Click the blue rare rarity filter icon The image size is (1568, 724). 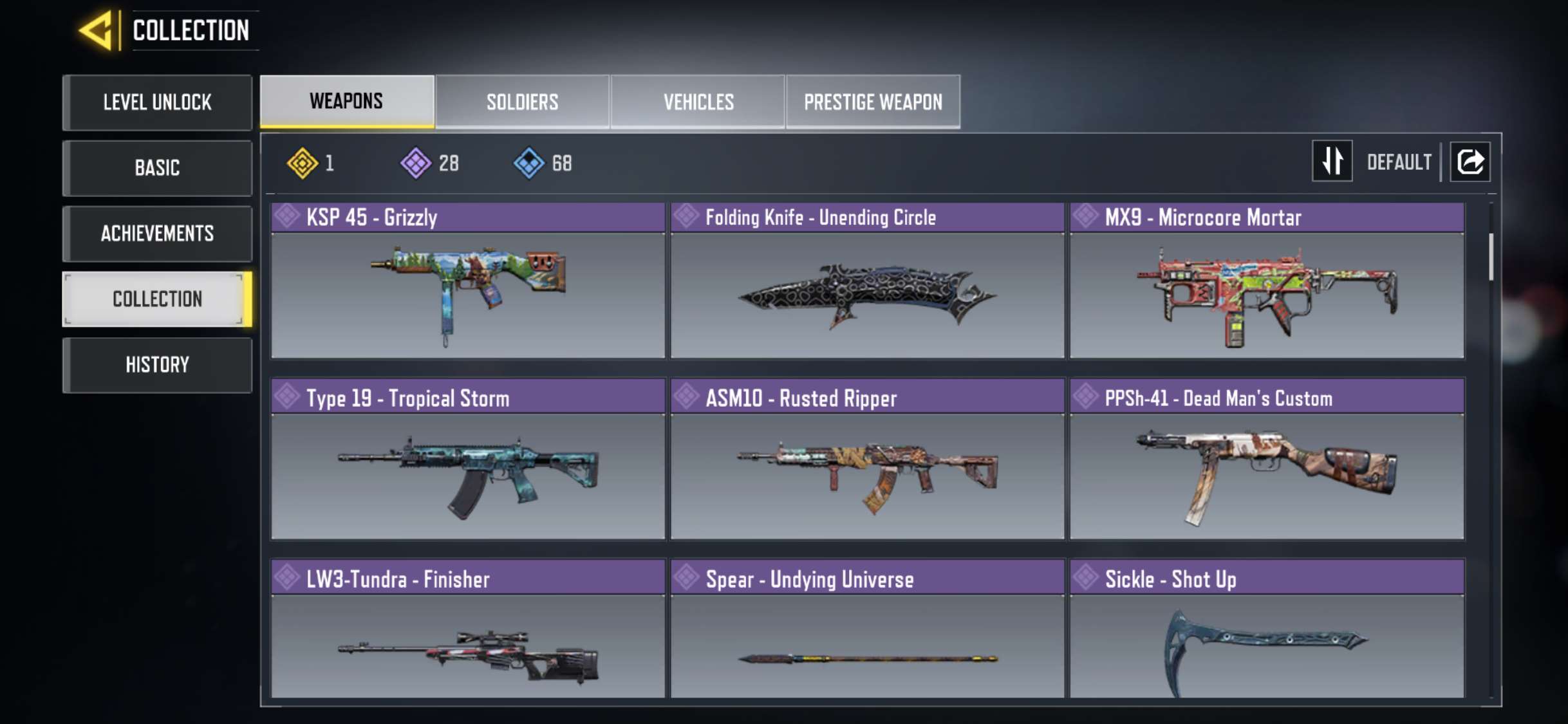528,163
